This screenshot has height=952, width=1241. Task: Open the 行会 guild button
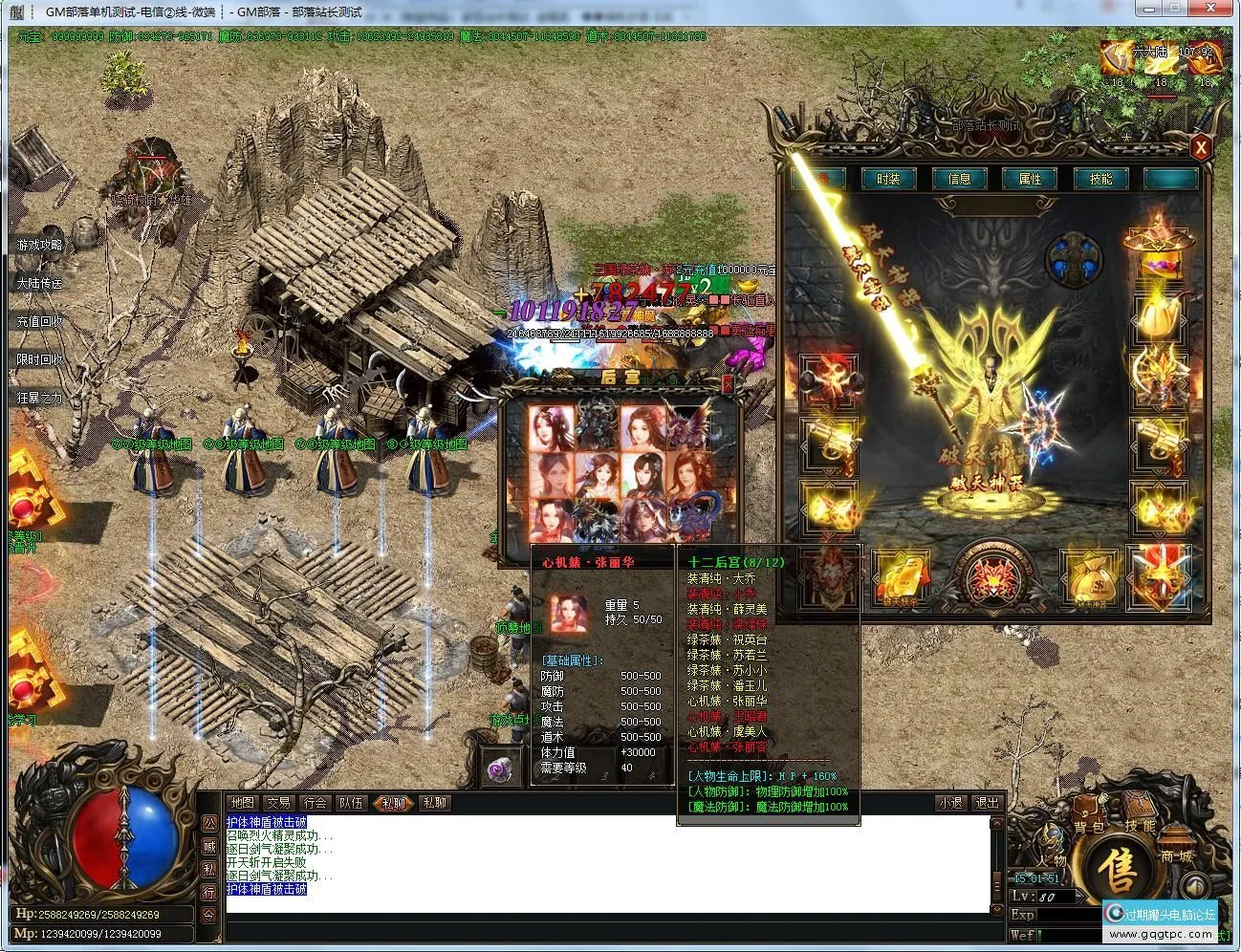pyautogui.click(x=315, y=803)
